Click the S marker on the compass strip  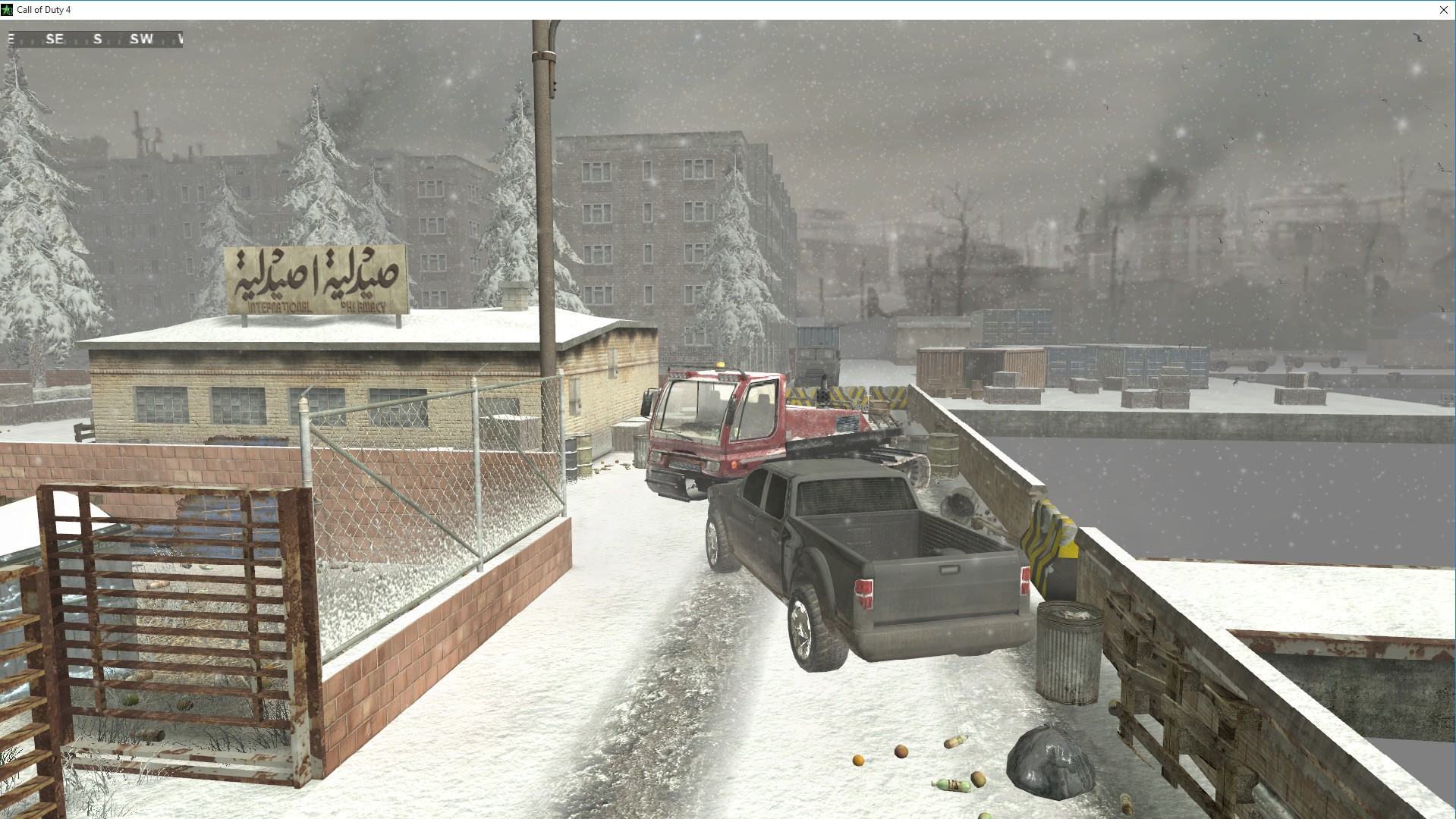point(98,39)
